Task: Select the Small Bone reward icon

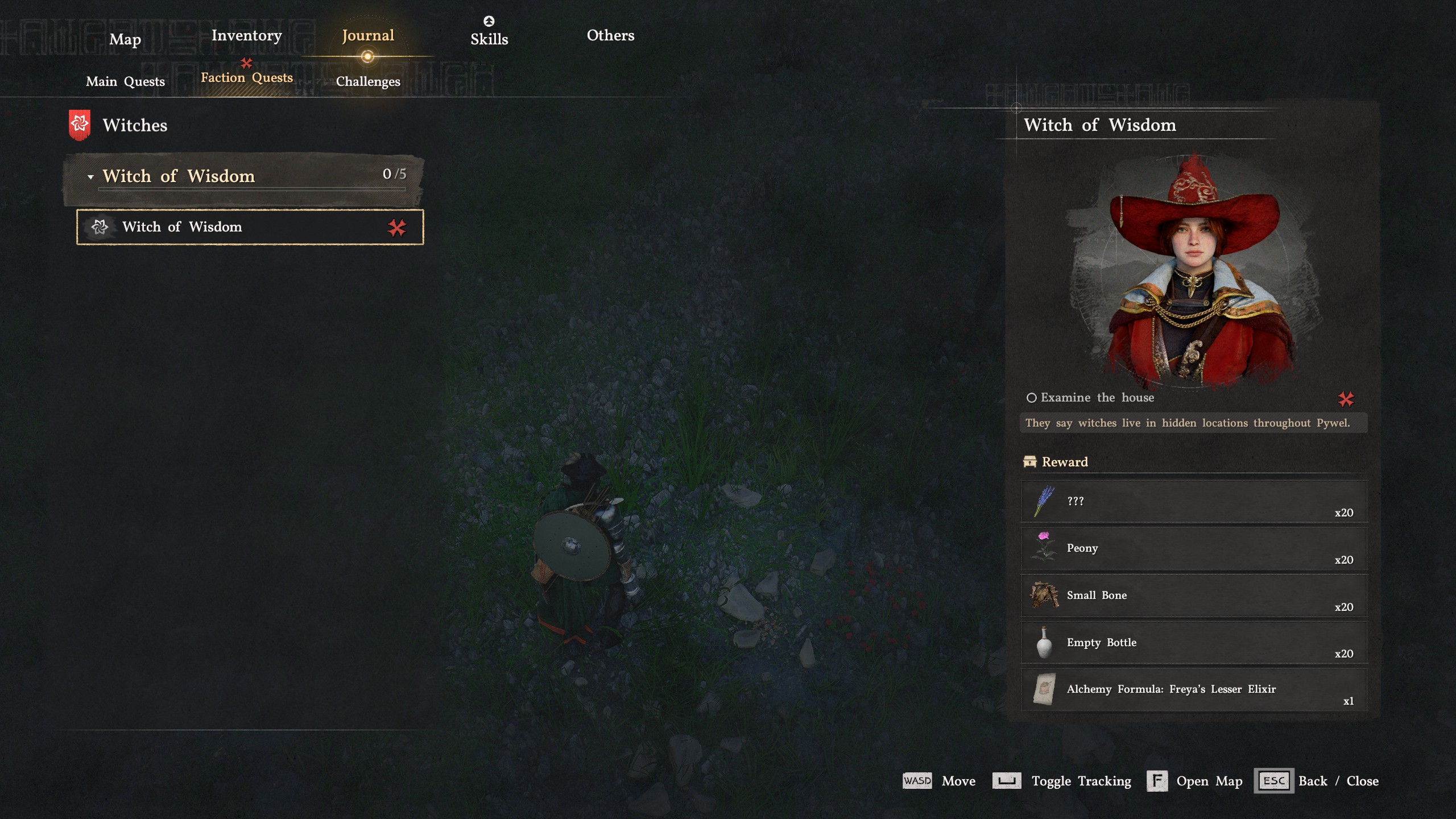Action: 1044,595
